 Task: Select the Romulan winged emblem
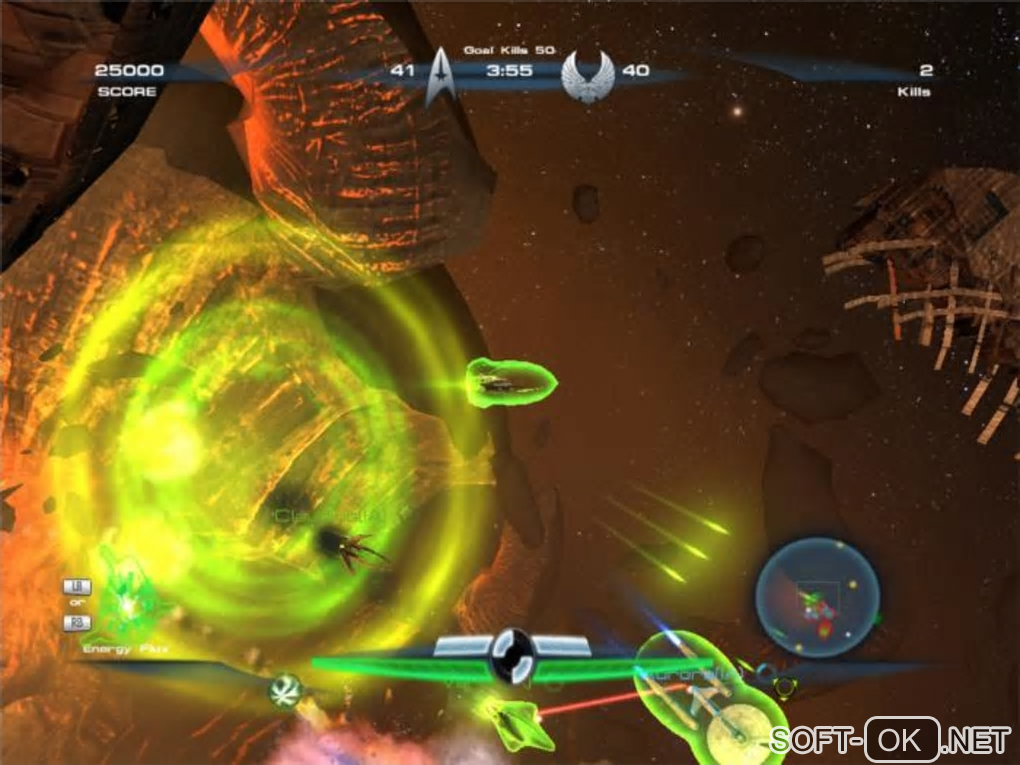[x=588, y=74]
